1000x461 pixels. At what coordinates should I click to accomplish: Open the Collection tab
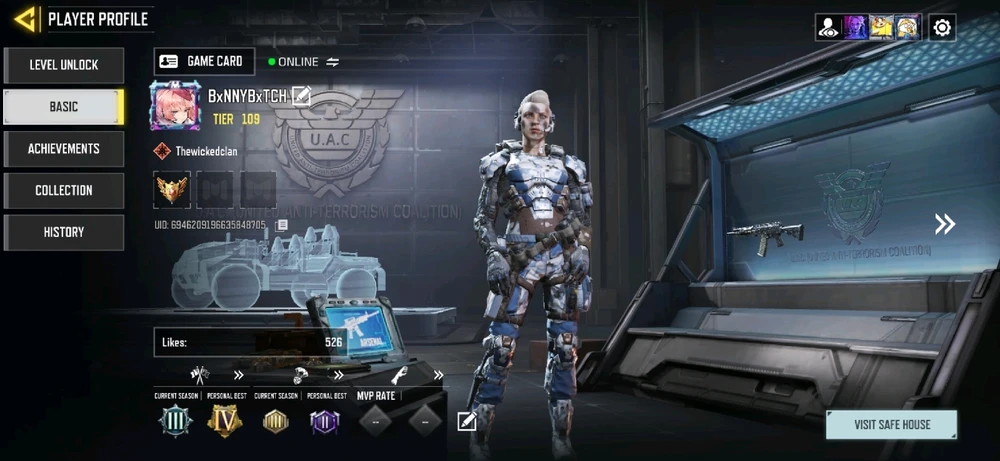pyautogui.click(x=64, y=191)
